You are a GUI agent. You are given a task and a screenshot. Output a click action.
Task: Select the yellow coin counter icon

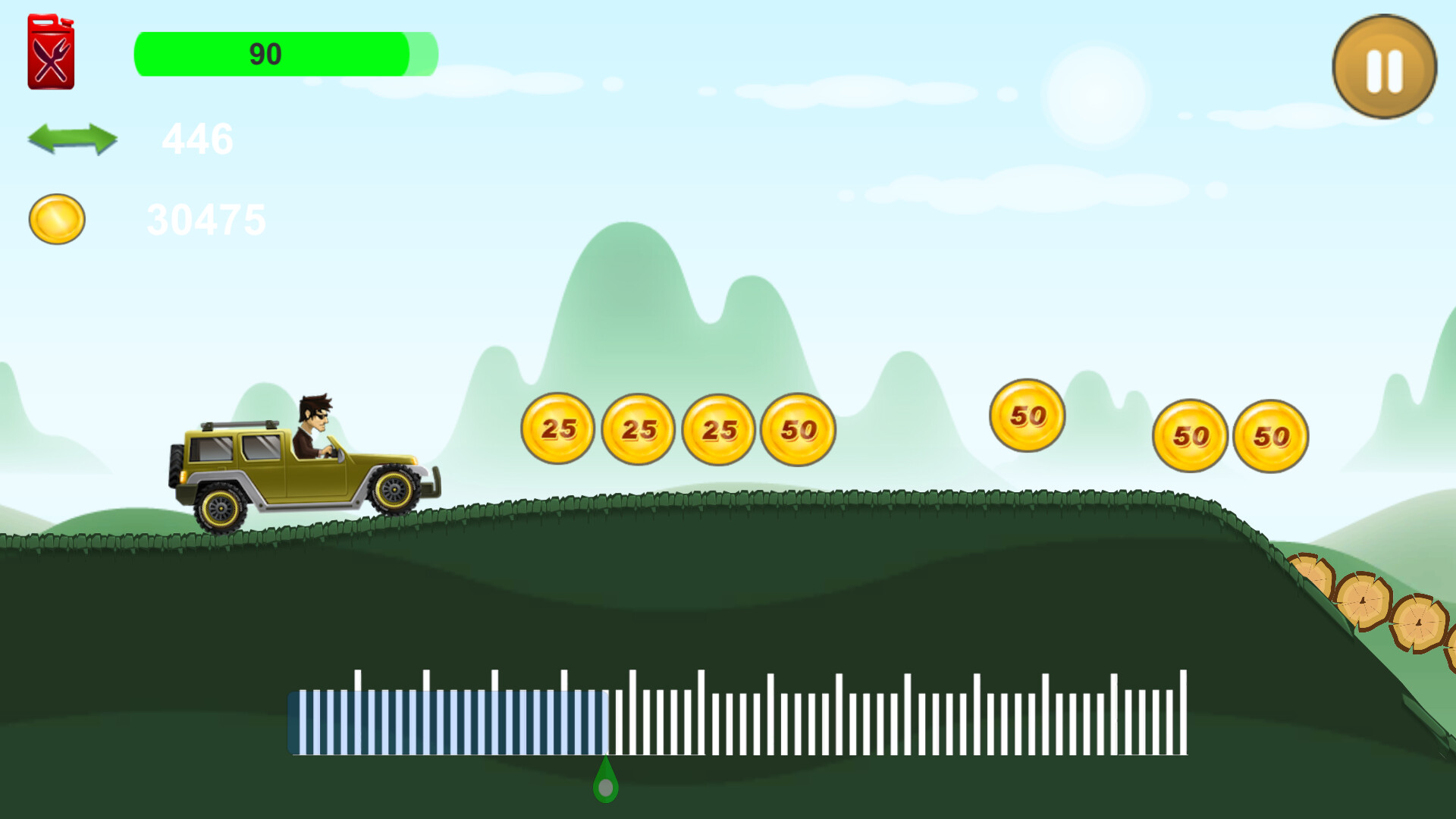(56, 219)
